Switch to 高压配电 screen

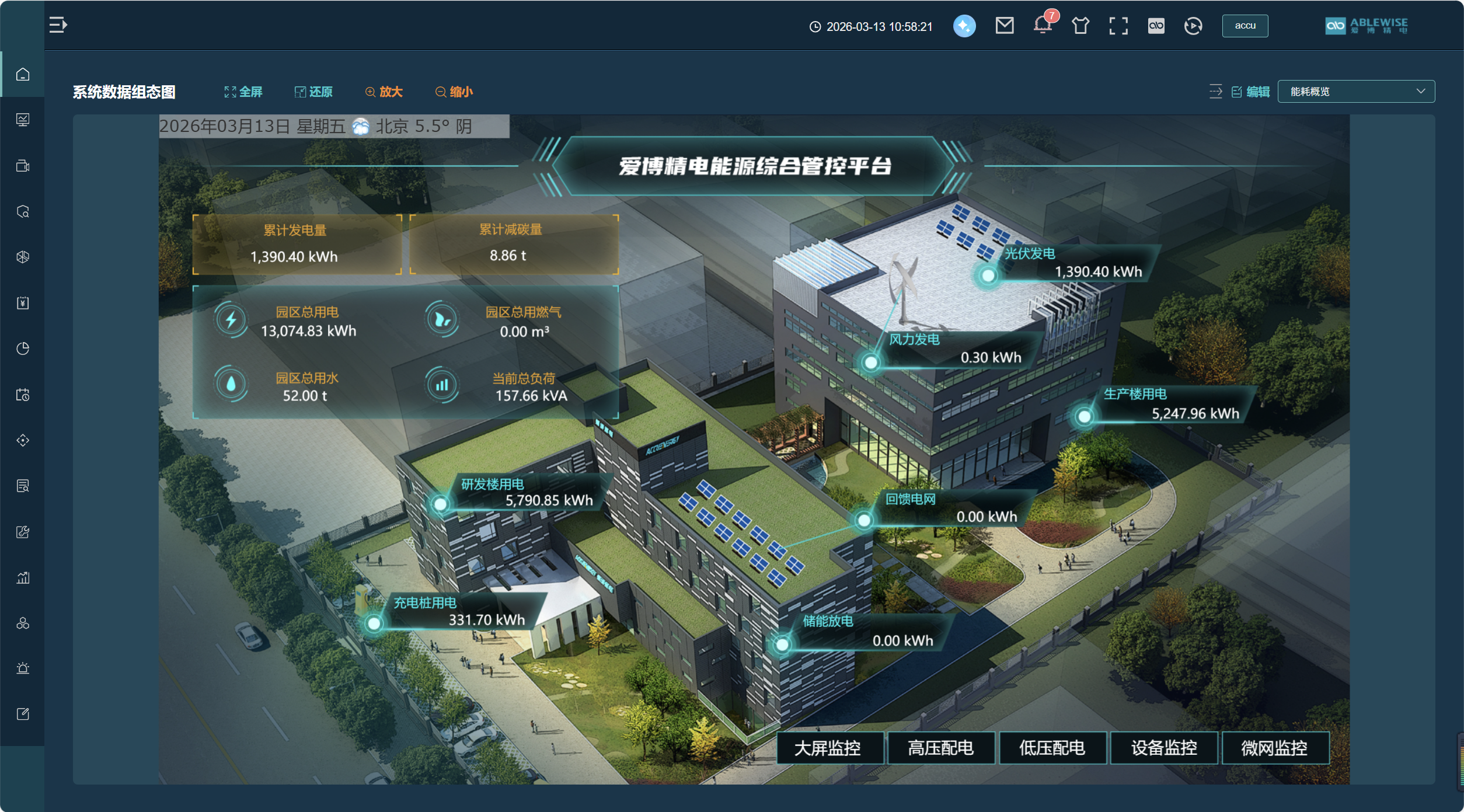pos(941,748)
